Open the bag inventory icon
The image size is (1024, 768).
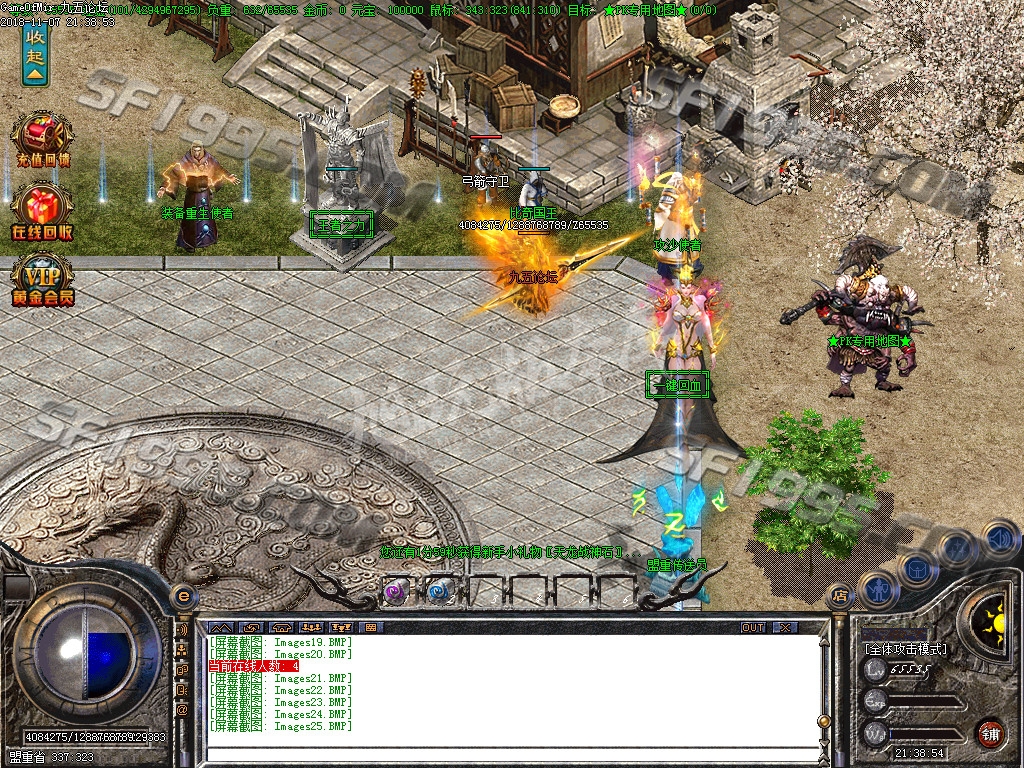(918, 568)
